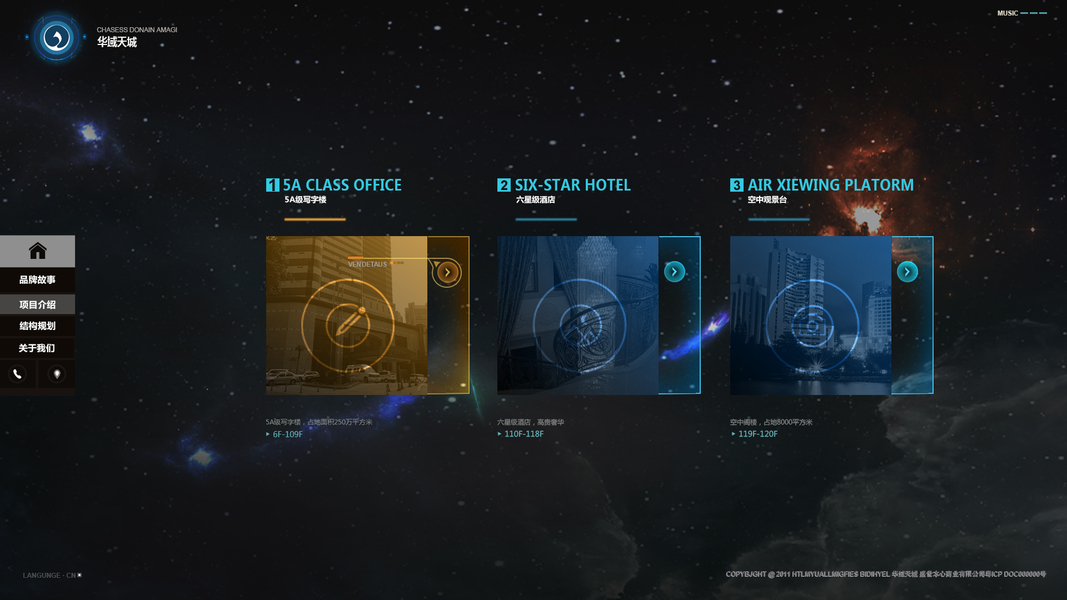Viewport: 1067px width, 600px height.
Task: Click the arrow on the viewing platform card
Action: click(x=907, y=272)
